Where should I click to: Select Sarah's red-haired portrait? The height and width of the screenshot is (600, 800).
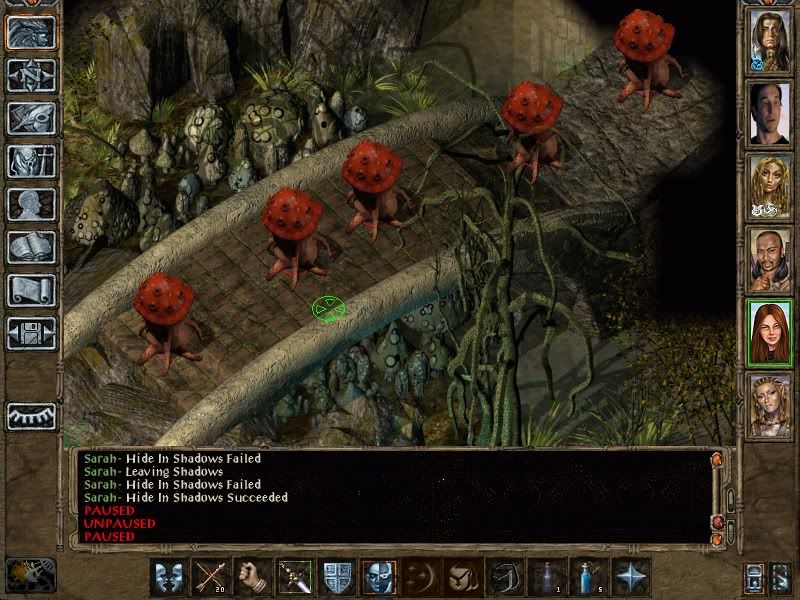pos(770,332)
